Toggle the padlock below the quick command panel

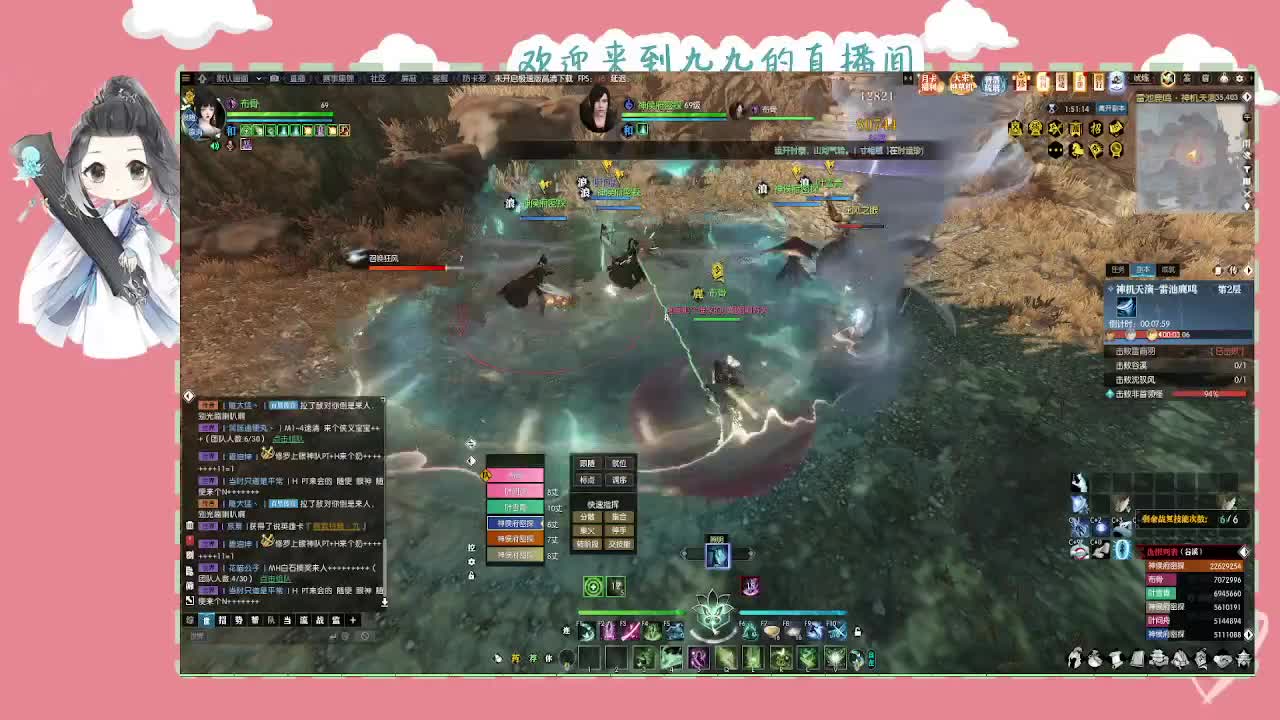(x=471, y=576)
